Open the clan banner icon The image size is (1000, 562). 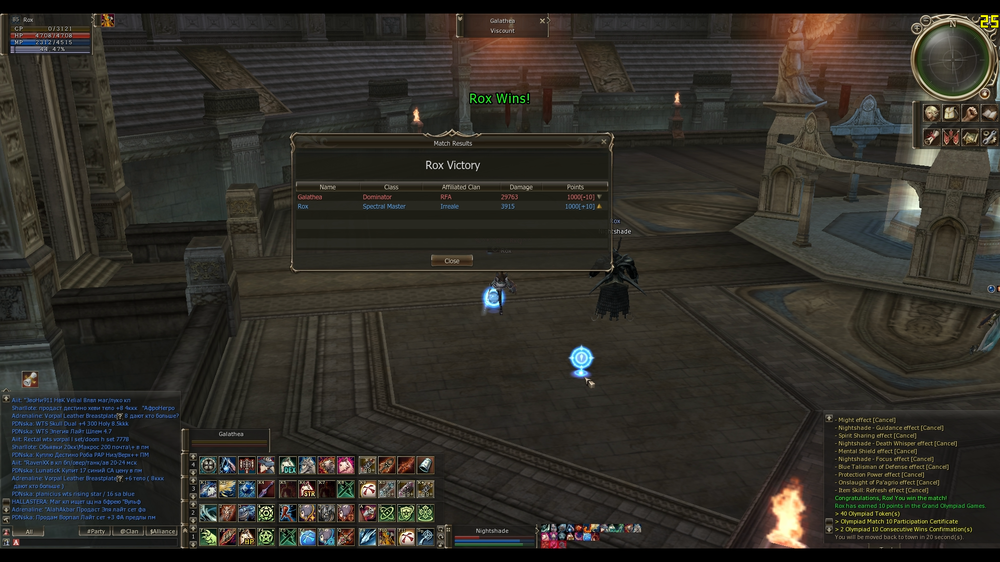950,136
